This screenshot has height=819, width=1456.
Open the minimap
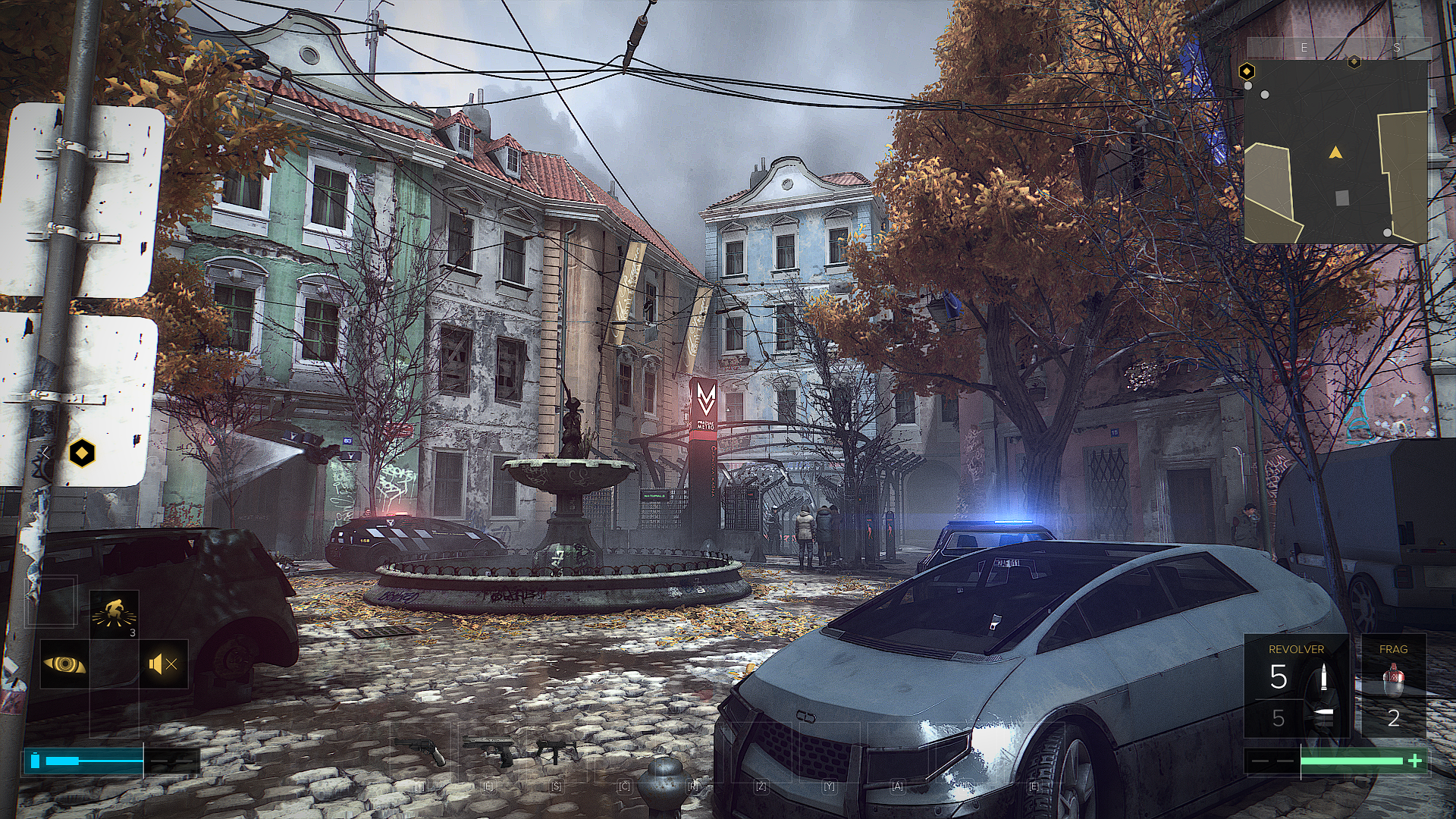tap(1337, 150)
